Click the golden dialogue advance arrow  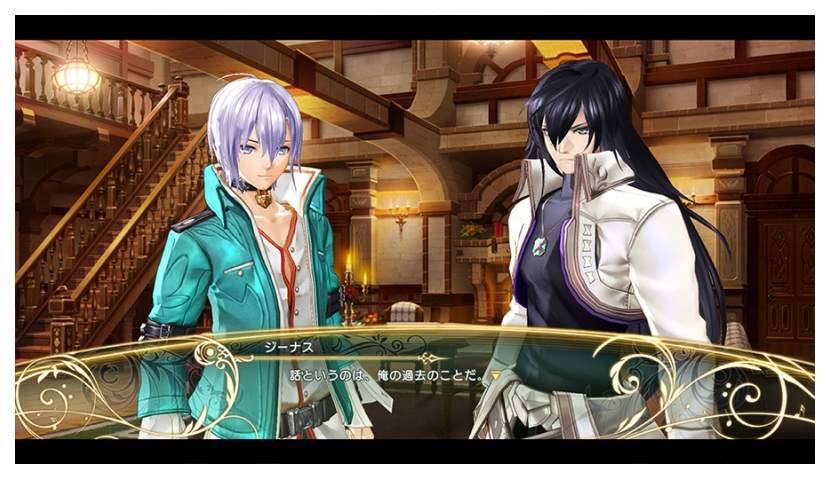(x=495, y=376)
